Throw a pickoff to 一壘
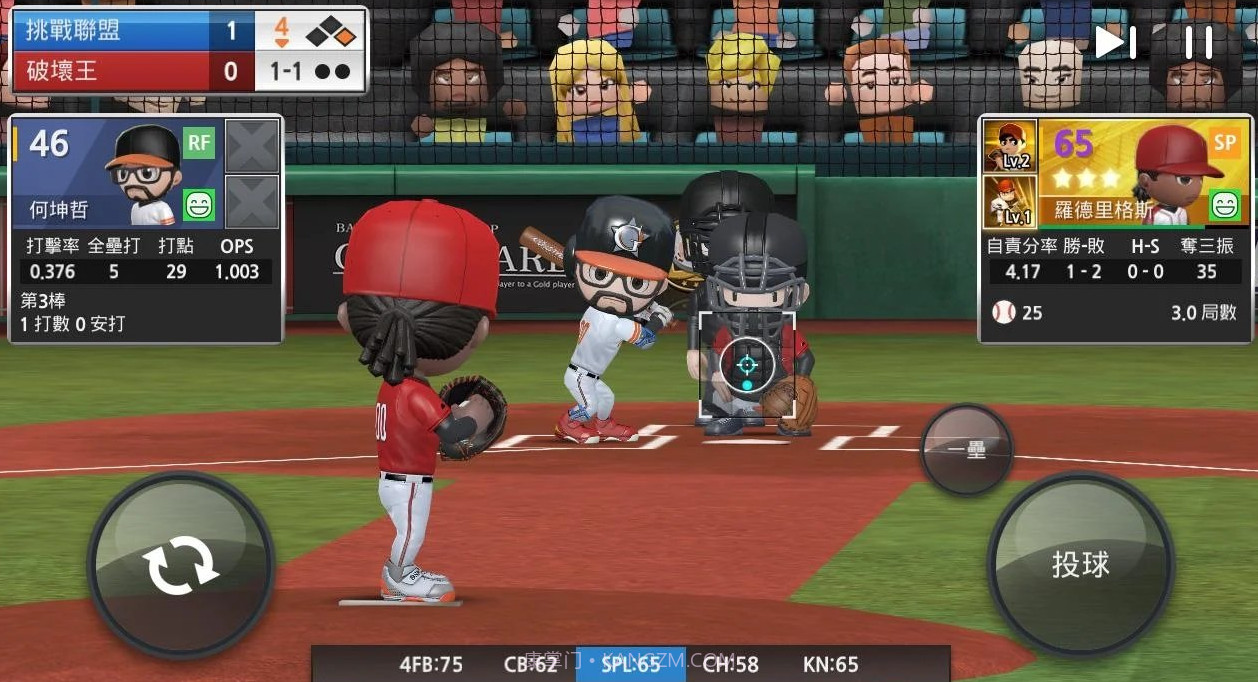Viewport: 1258px width, 682px height. (x=966, y=449)
